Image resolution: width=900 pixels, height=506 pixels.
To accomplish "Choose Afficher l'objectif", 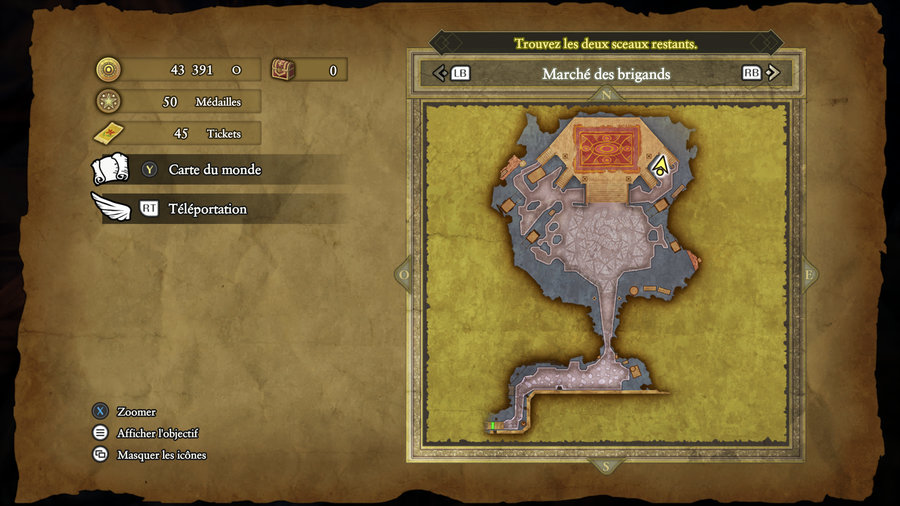I will pos(157,433).
